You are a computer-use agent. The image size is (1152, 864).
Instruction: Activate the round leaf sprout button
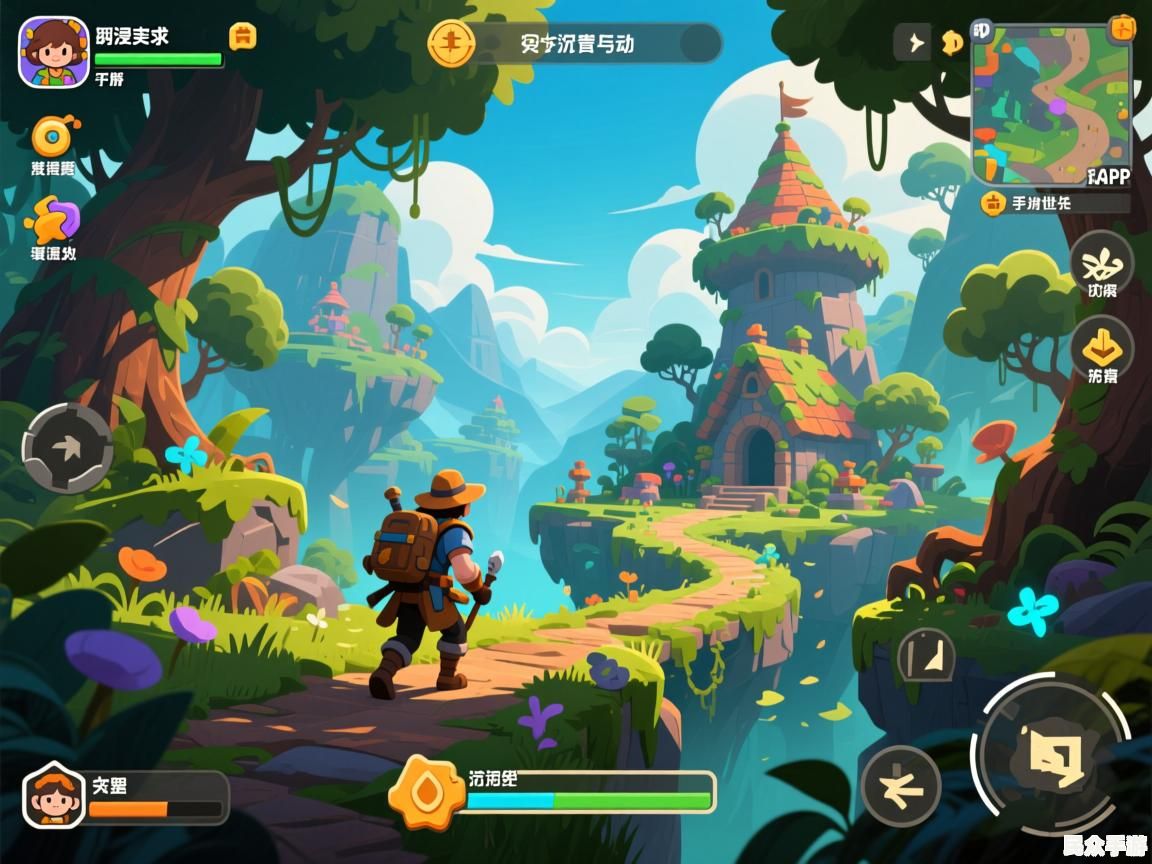(1102, 263)
